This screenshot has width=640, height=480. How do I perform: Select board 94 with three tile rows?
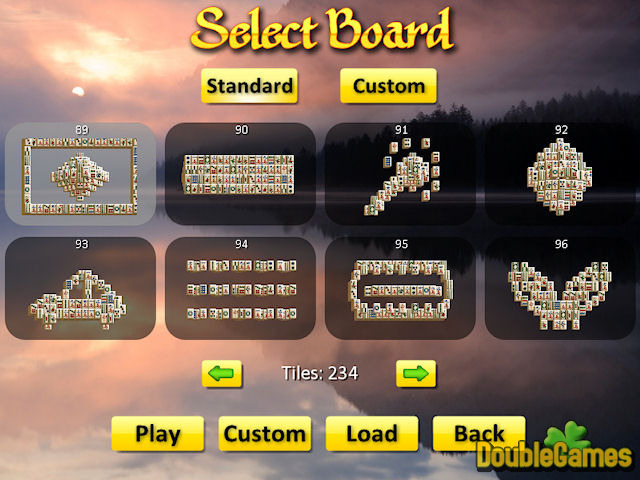coord(240,288)
